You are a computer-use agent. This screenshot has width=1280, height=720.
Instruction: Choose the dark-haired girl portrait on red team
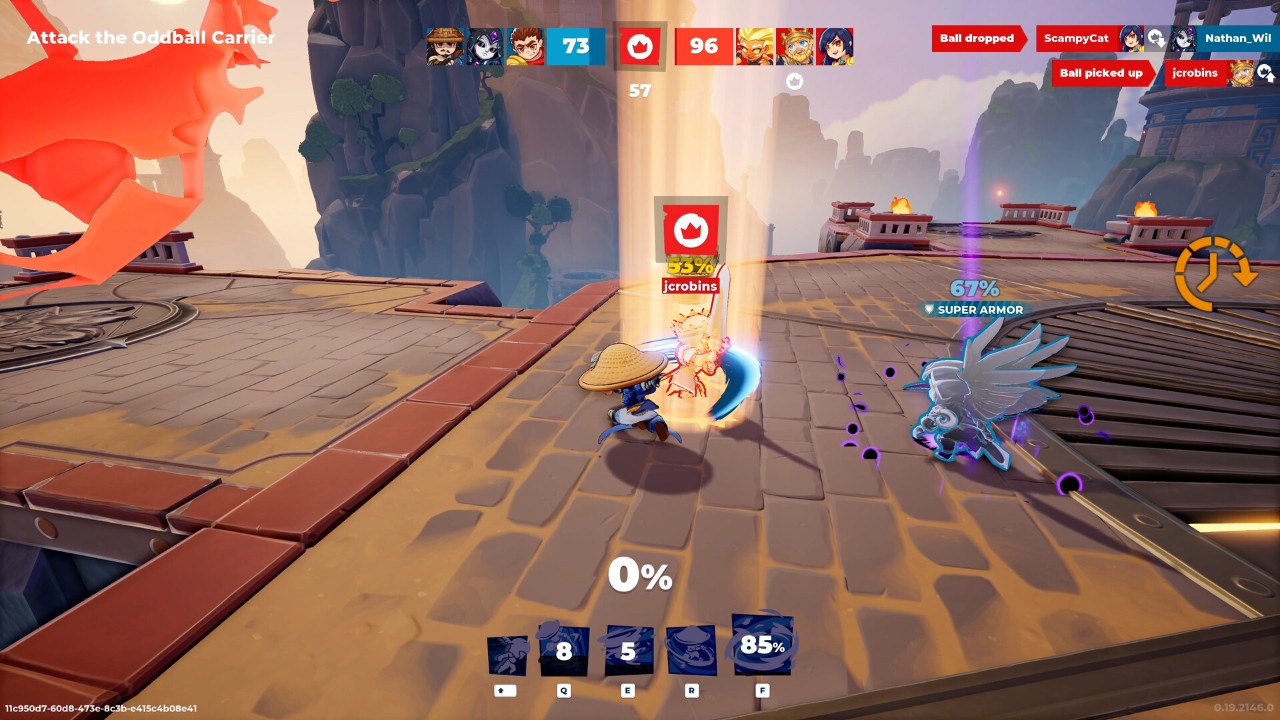835,46
